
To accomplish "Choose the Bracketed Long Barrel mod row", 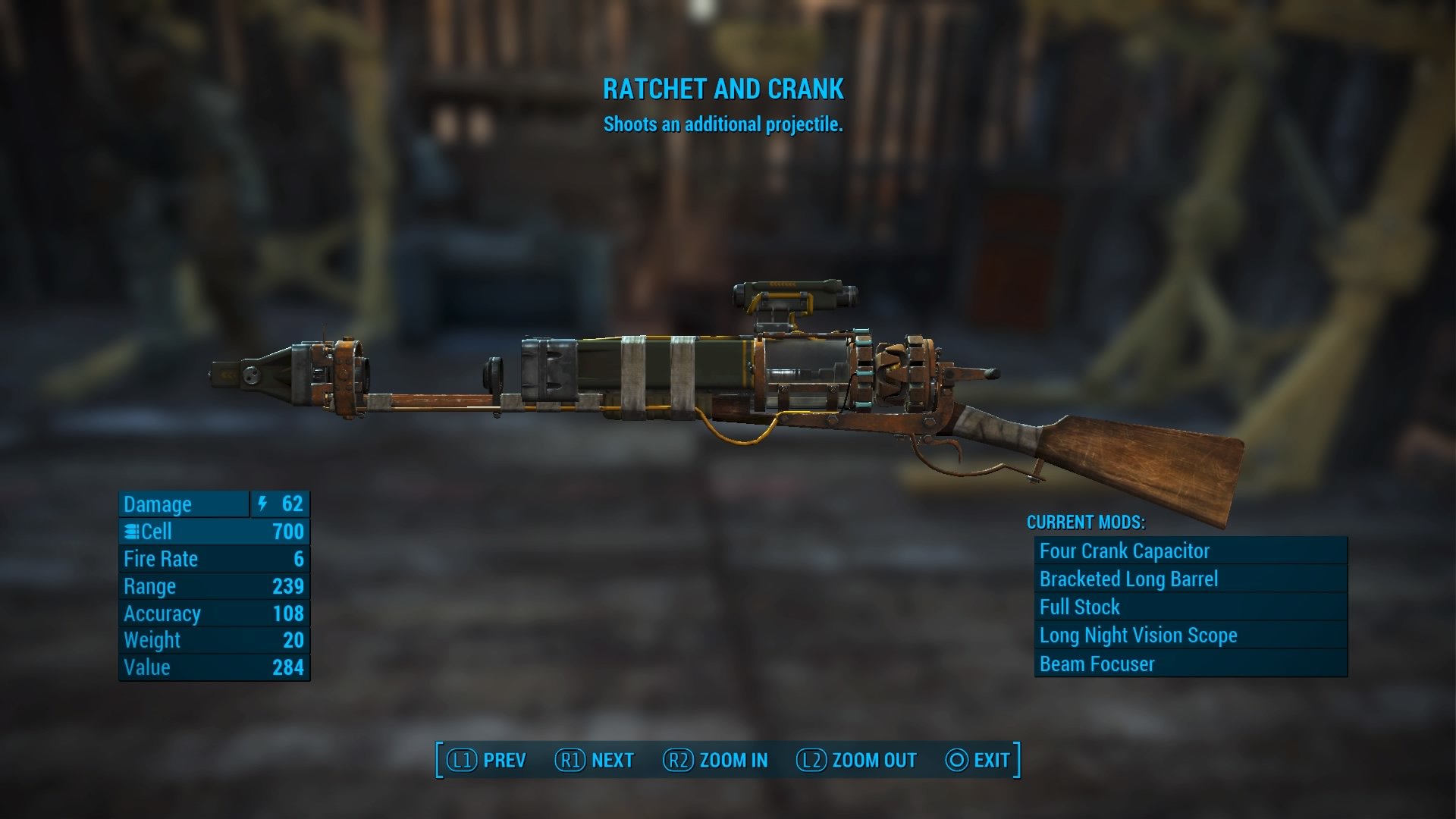I will click(1190, 579).
